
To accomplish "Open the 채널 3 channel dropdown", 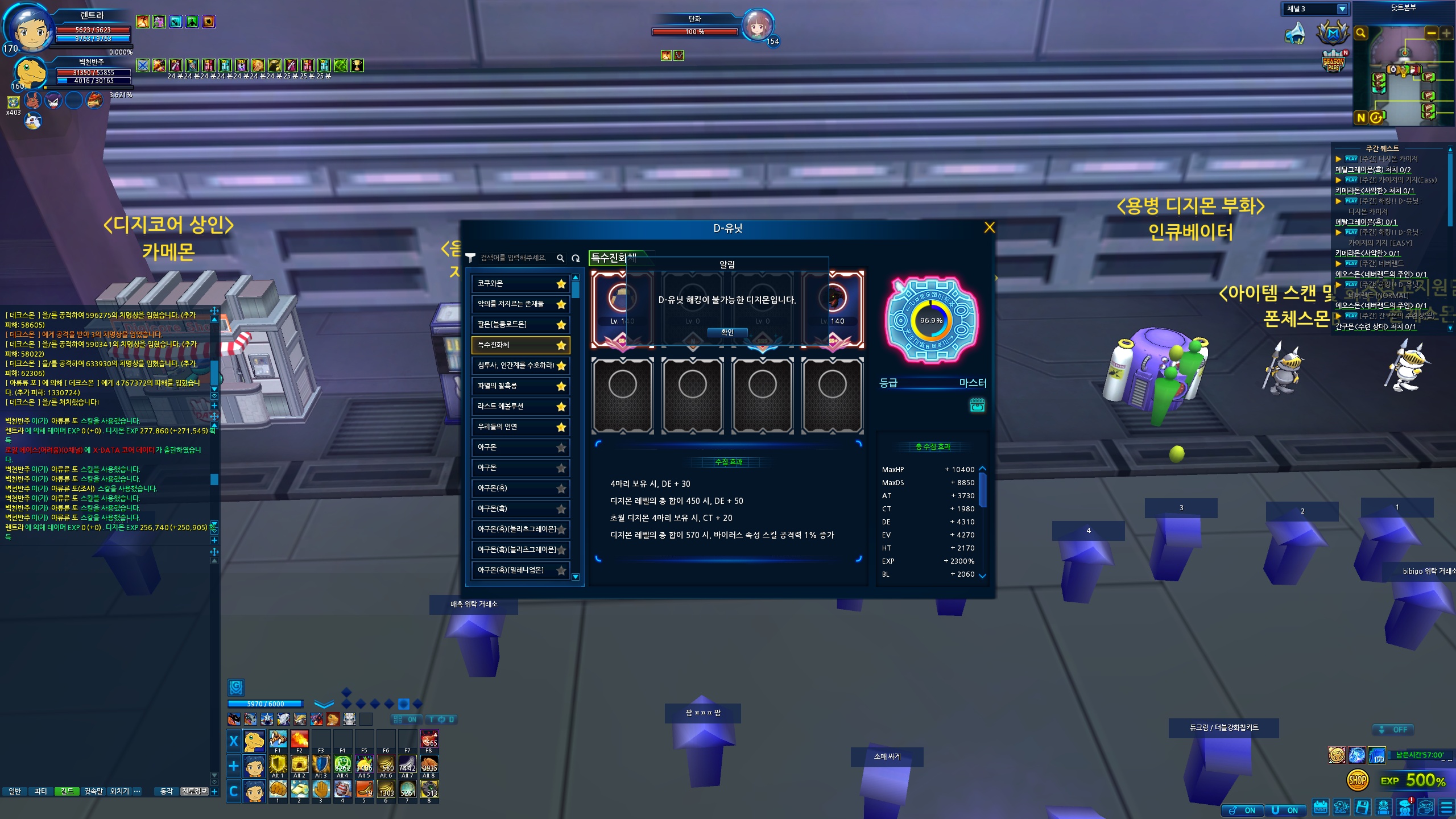I will [x=1342, y=9].
